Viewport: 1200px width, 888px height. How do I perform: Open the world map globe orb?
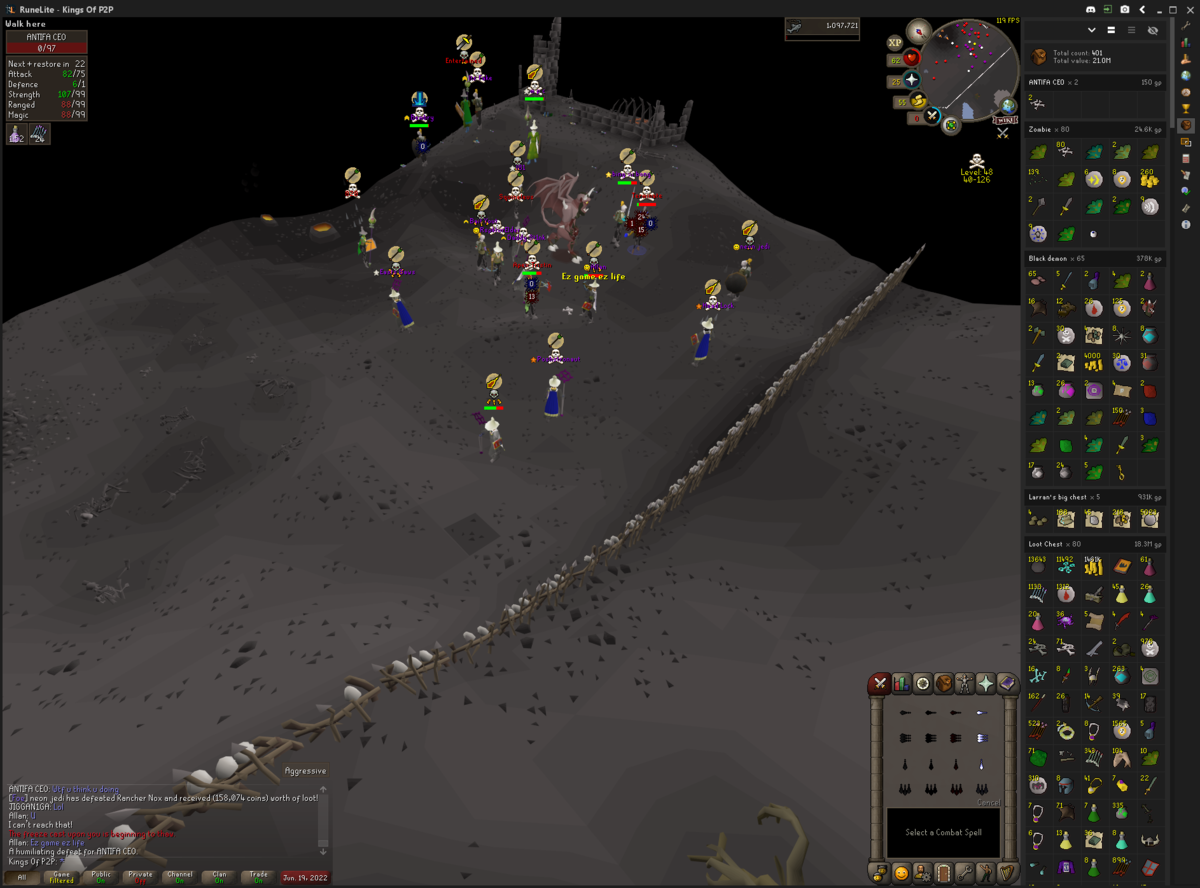point(1006,106)
